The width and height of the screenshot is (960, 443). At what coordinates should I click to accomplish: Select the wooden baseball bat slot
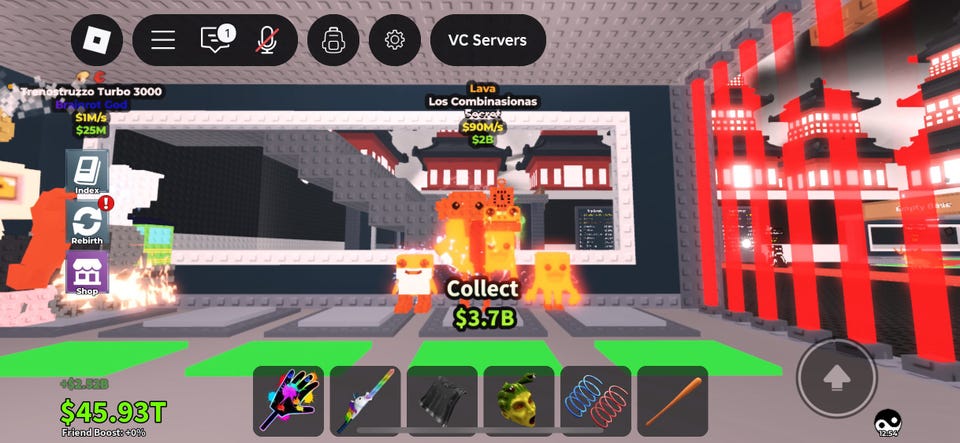[672, 401]
